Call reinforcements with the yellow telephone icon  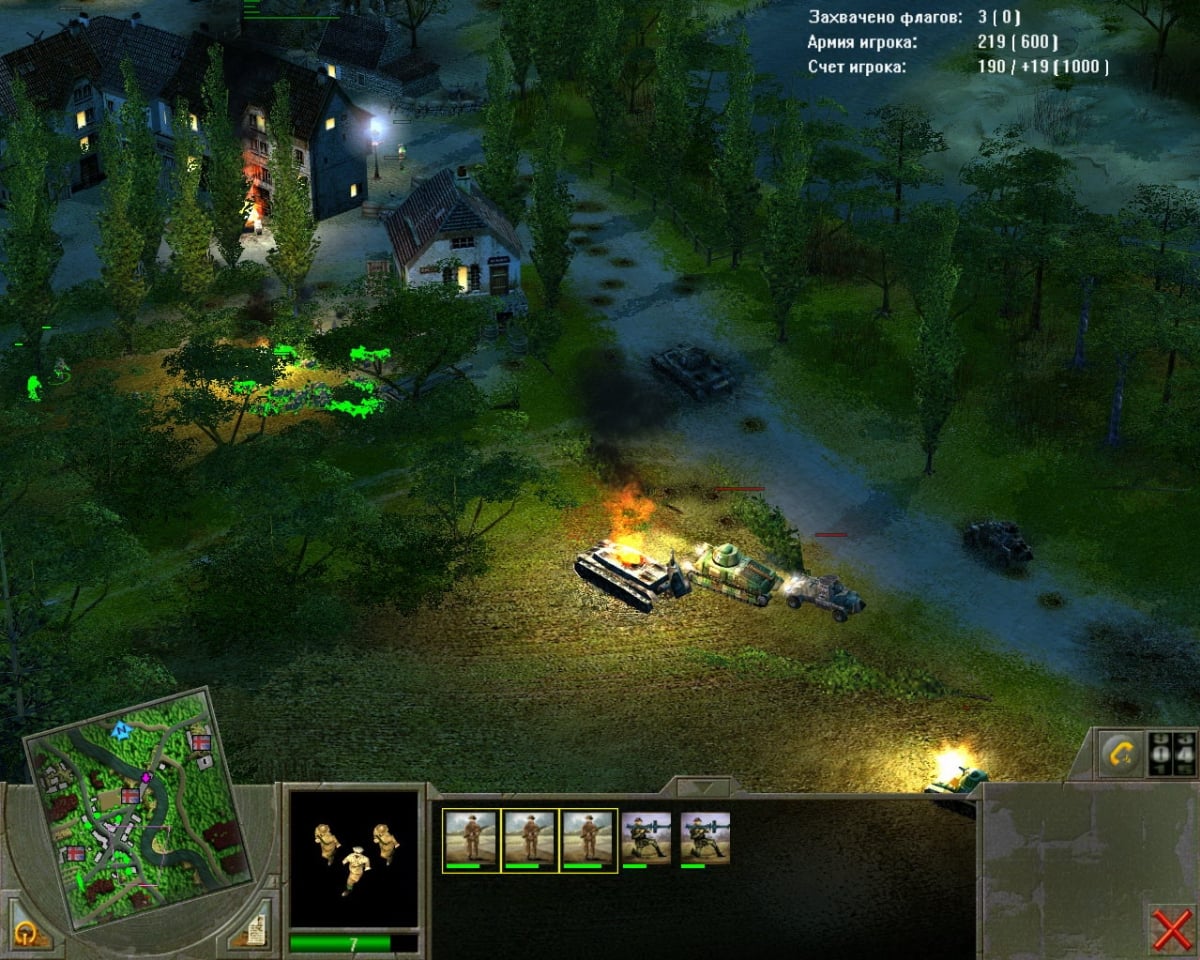coord(1120,753)
